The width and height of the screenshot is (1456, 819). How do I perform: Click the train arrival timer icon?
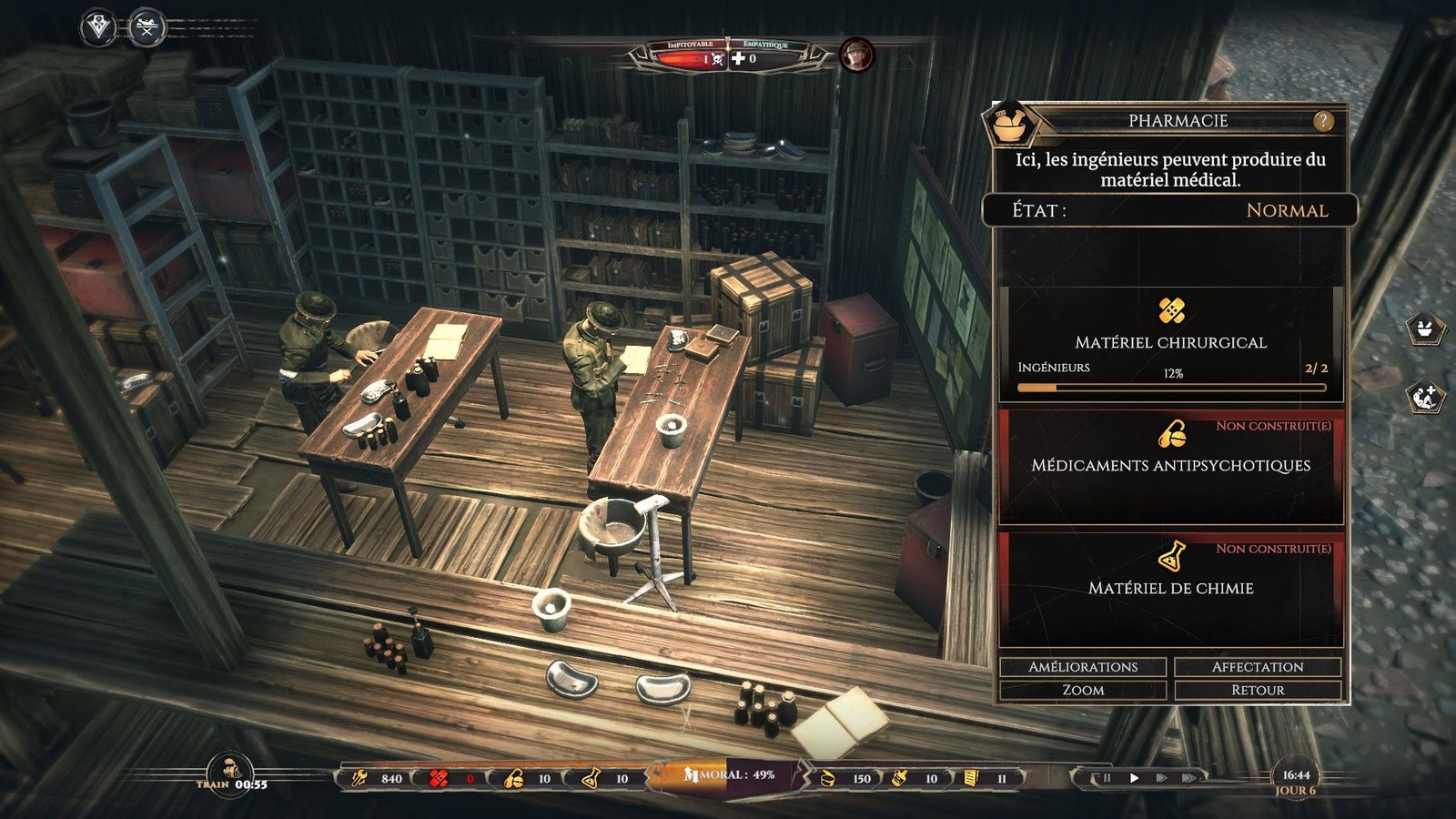tap(229, 772)
